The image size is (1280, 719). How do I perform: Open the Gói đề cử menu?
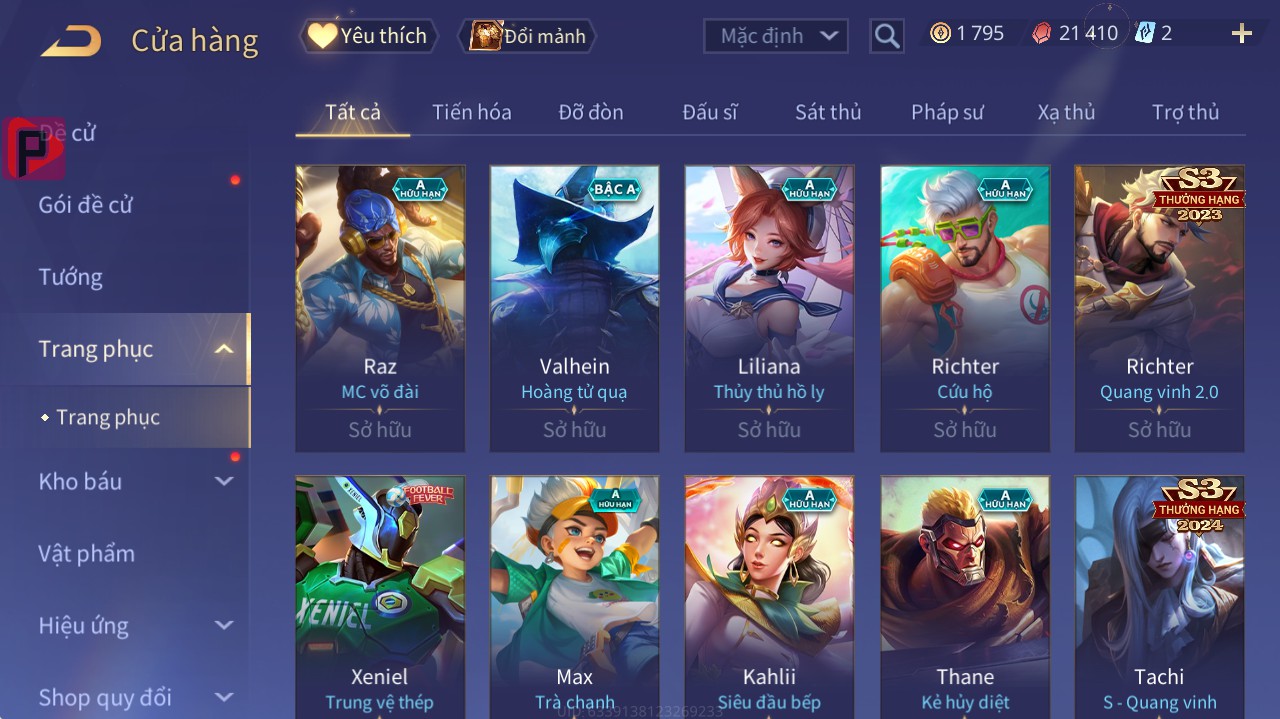pyautogui.click(x=86, y=205)
